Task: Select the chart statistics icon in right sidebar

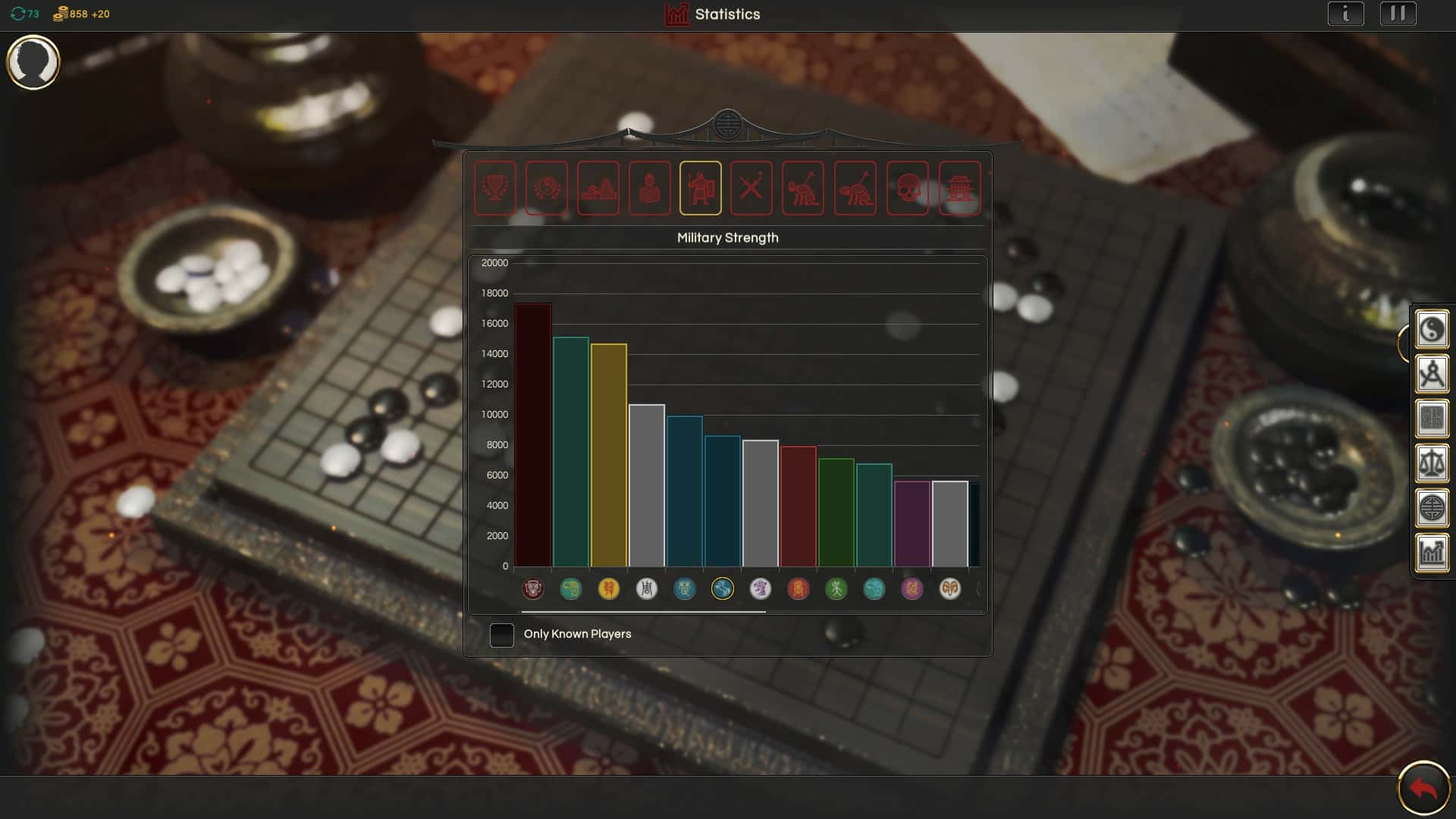Action: 1432,553
